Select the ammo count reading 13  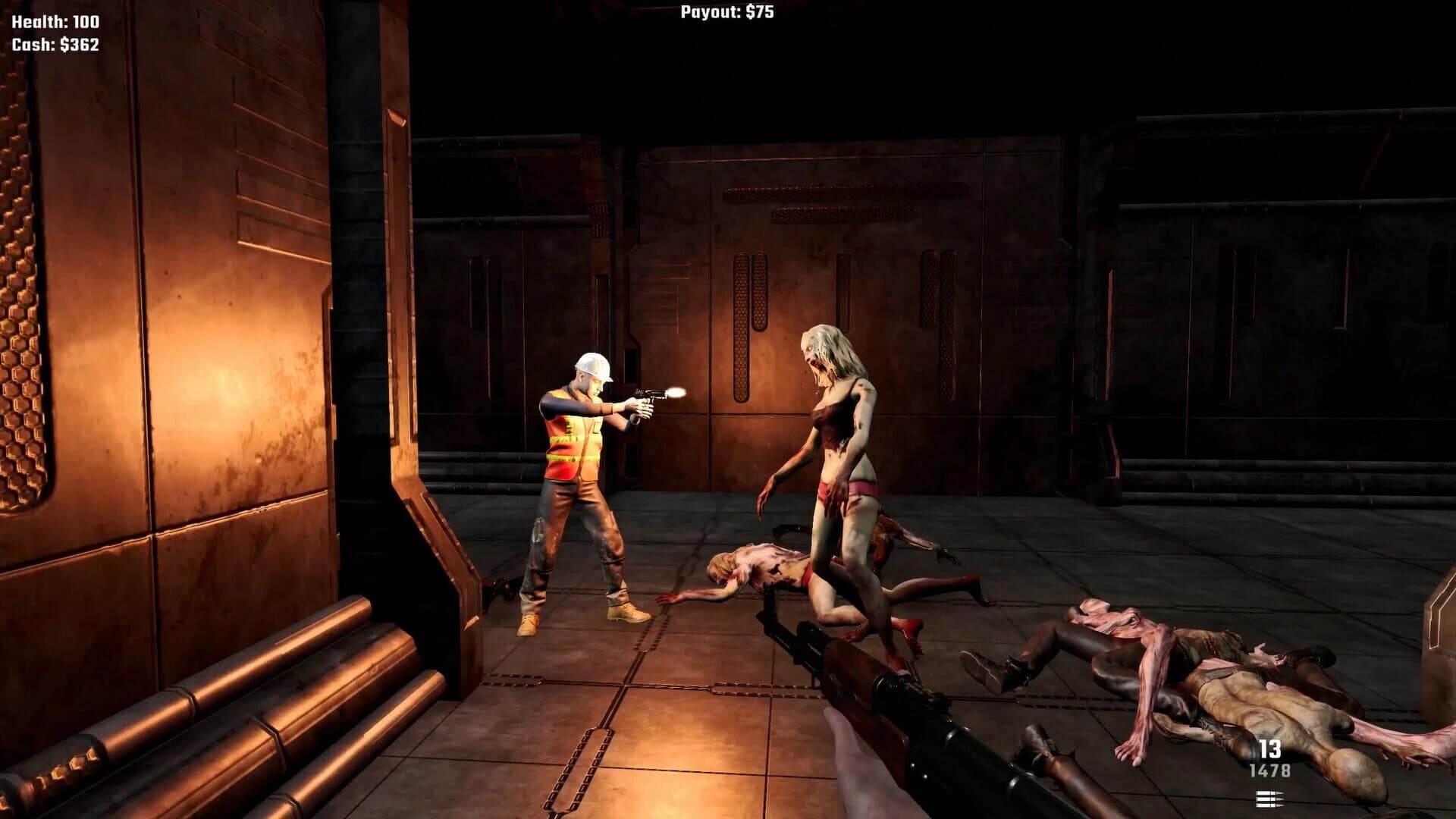click(x=1269, y=747)
